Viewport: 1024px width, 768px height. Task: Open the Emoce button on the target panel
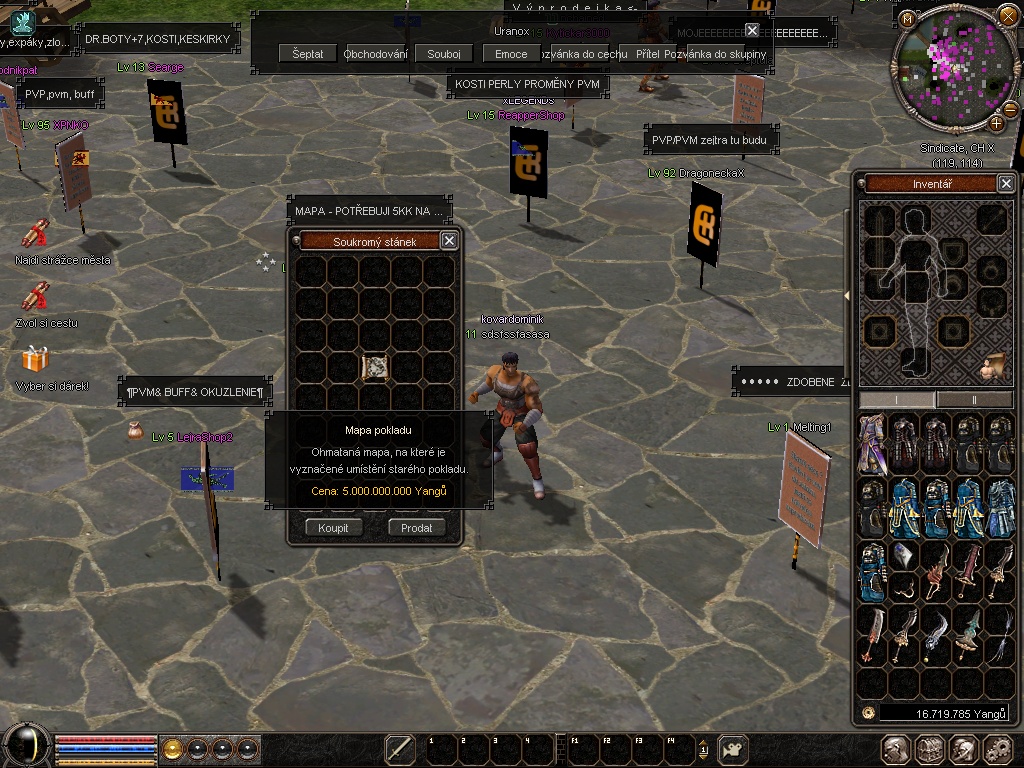coord(511,54)
